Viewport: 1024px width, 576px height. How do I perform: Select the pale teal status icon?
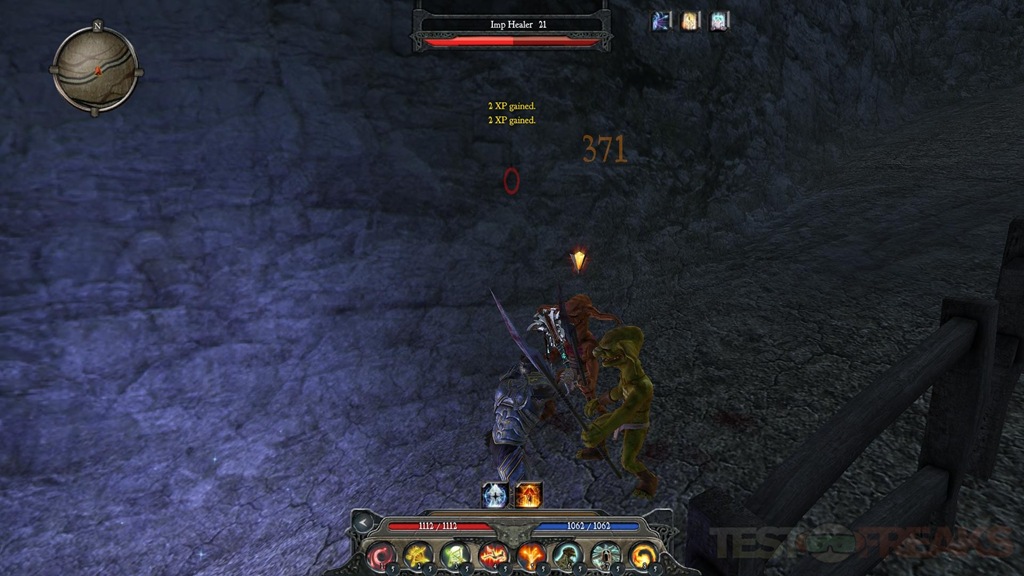pyautogui.click(x=719, y=21)
